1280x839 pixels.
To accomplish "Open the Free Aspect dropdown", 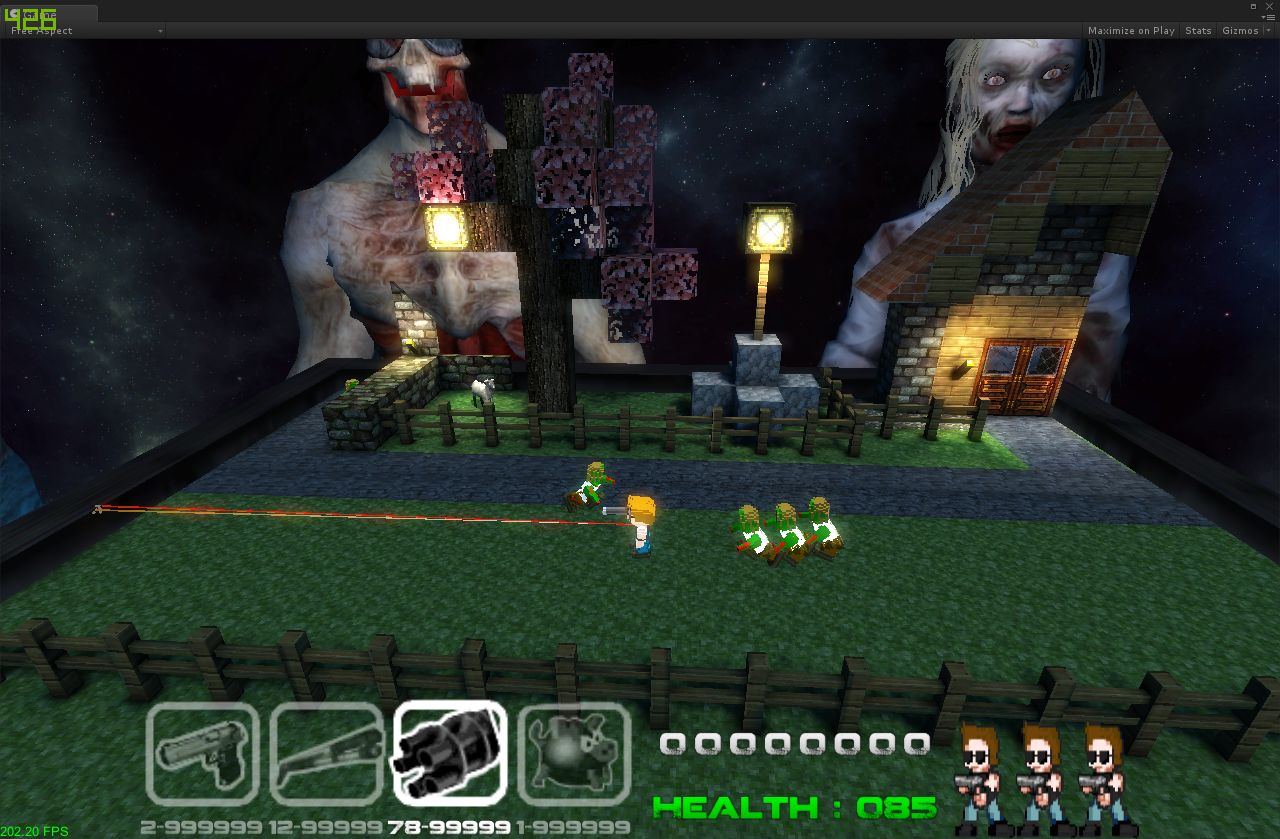I will point(85,31).
